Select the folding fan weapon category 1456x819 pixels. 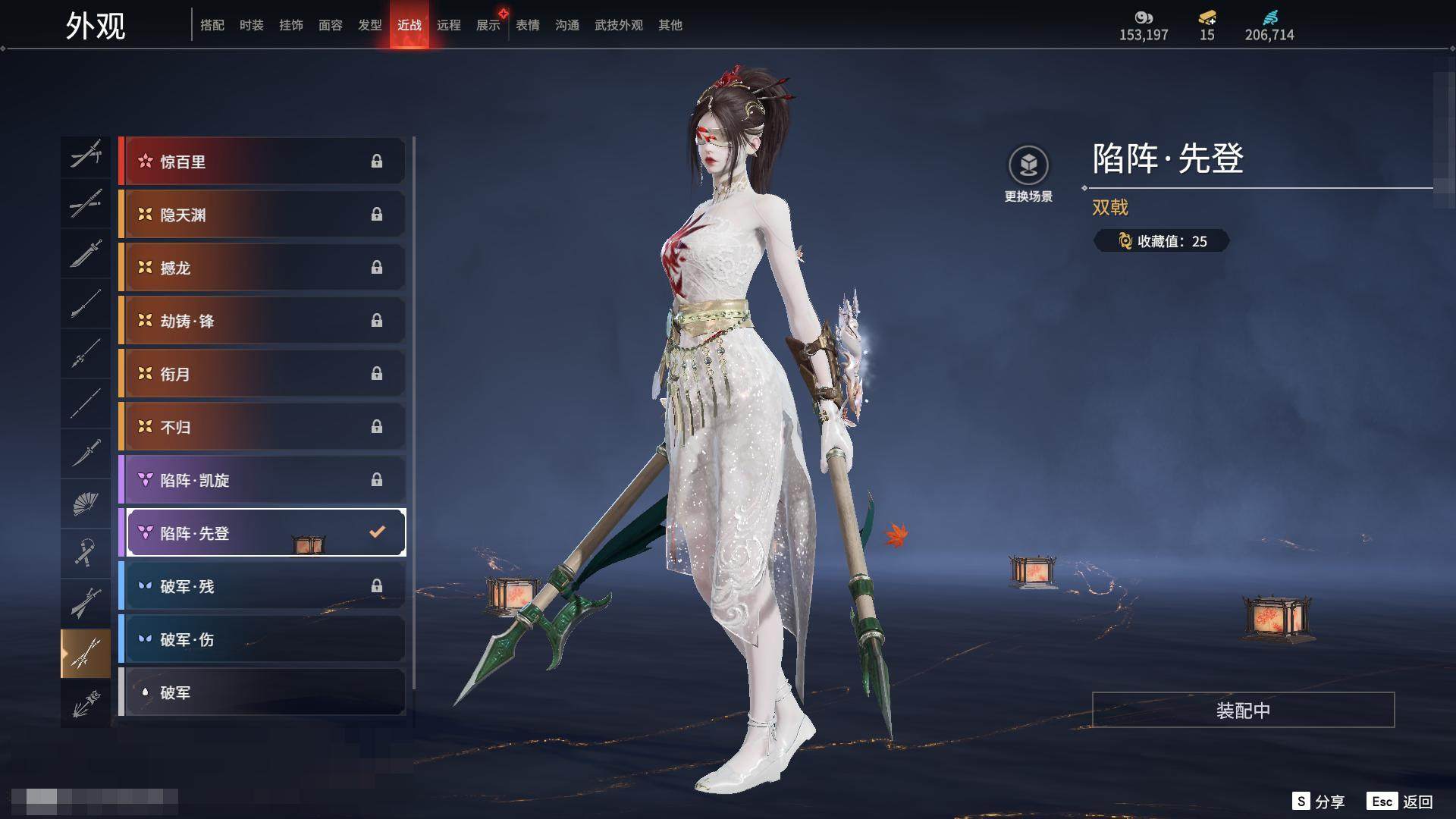coord(86,504)
